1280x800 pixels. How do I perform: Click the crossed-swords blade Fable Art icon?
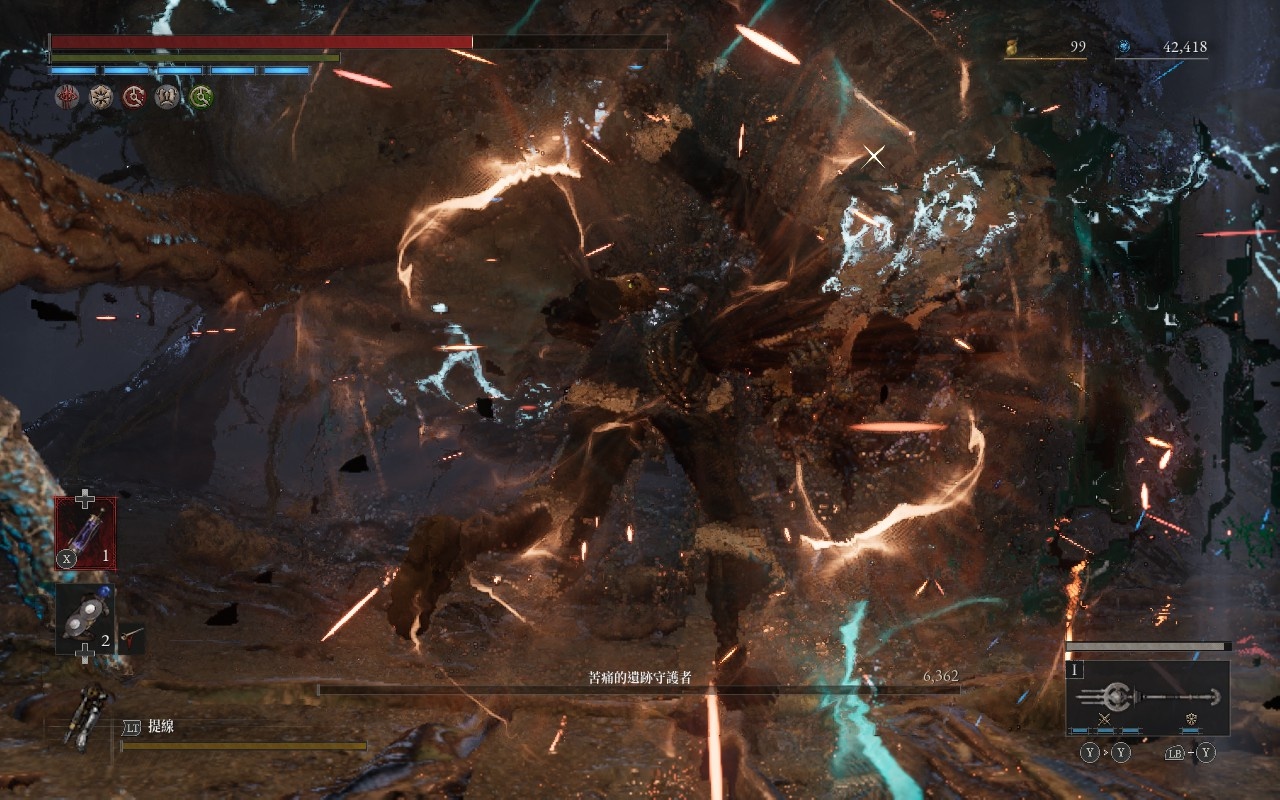(1105, 719)
